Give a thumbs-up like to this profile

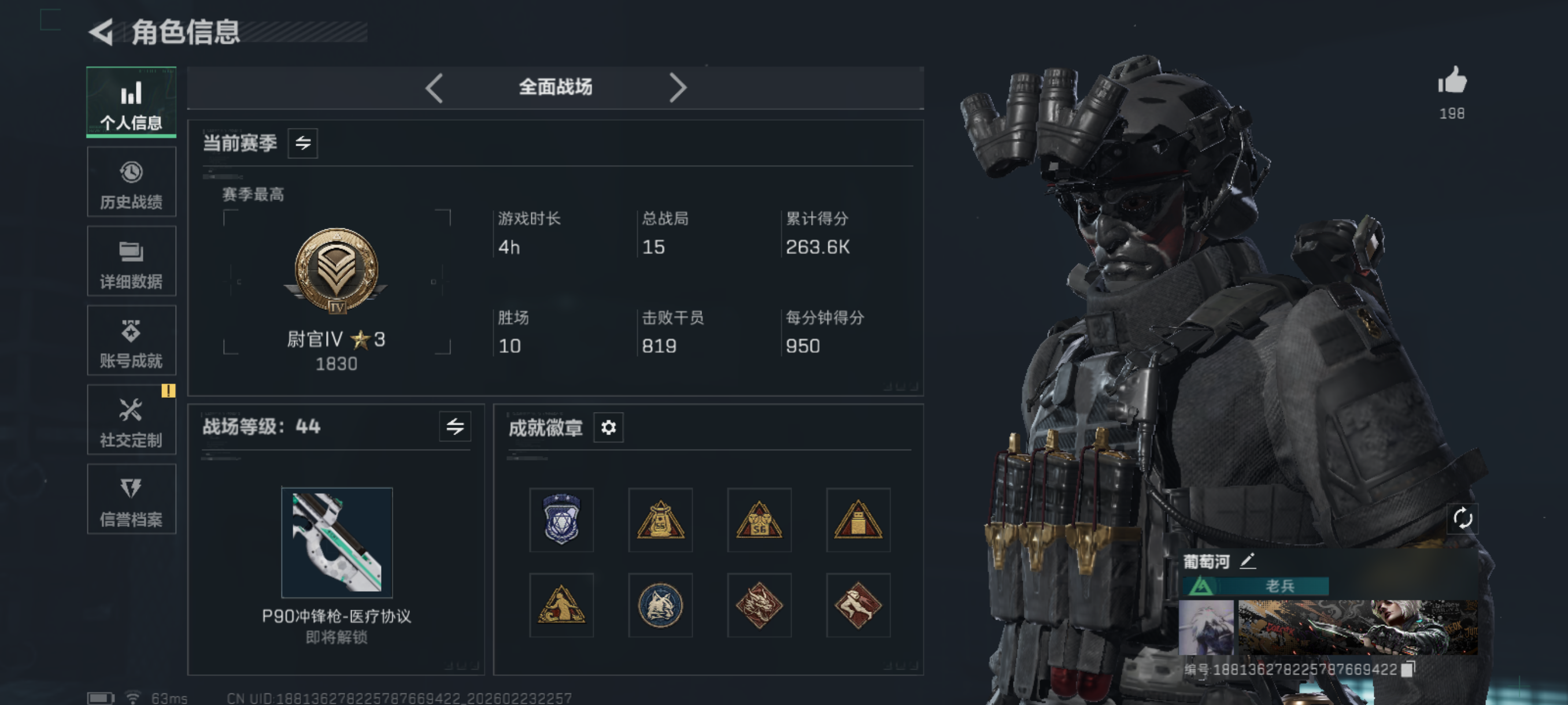pos(1452,81)
